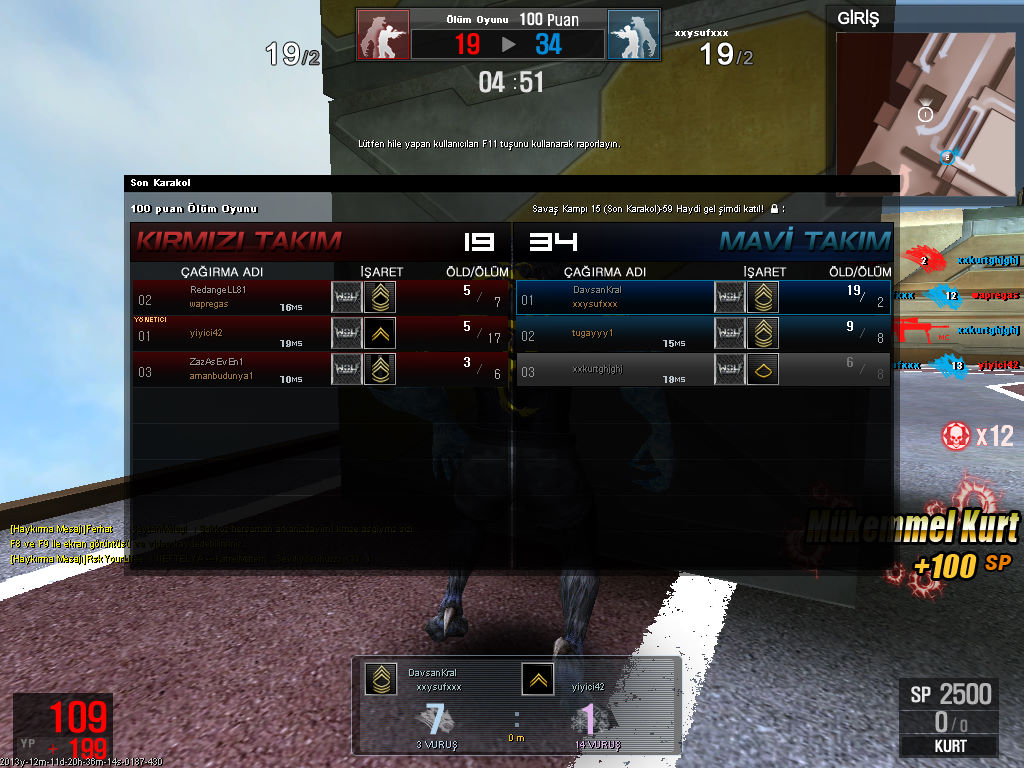Click the room lock icon beside the invite text
Image resolution: width=1024 pixels, height=768 pixels.
(774, 209)
